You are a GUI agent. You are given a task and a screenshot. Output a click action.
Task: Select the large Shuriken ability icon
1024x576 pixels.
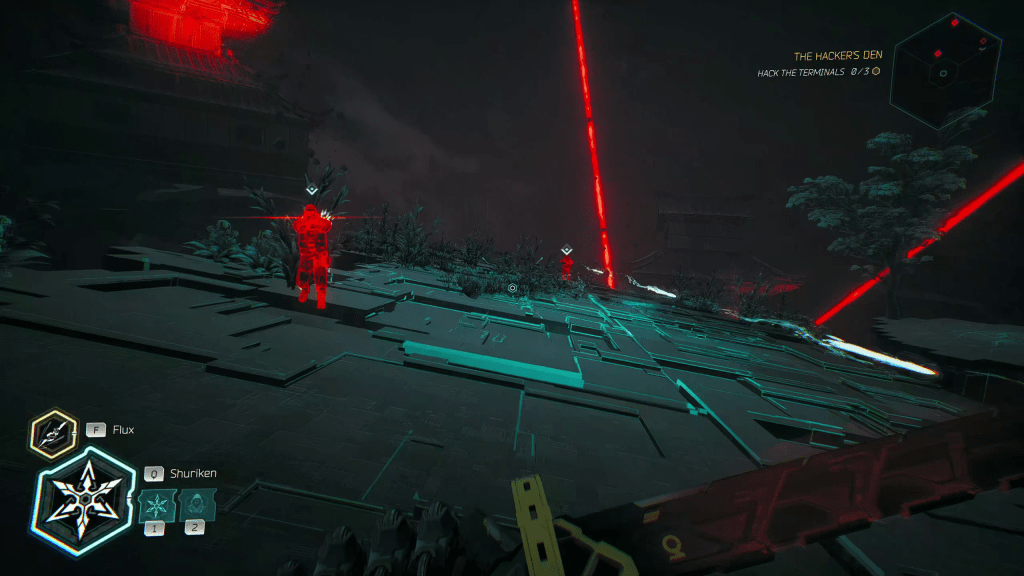(84, 497)
